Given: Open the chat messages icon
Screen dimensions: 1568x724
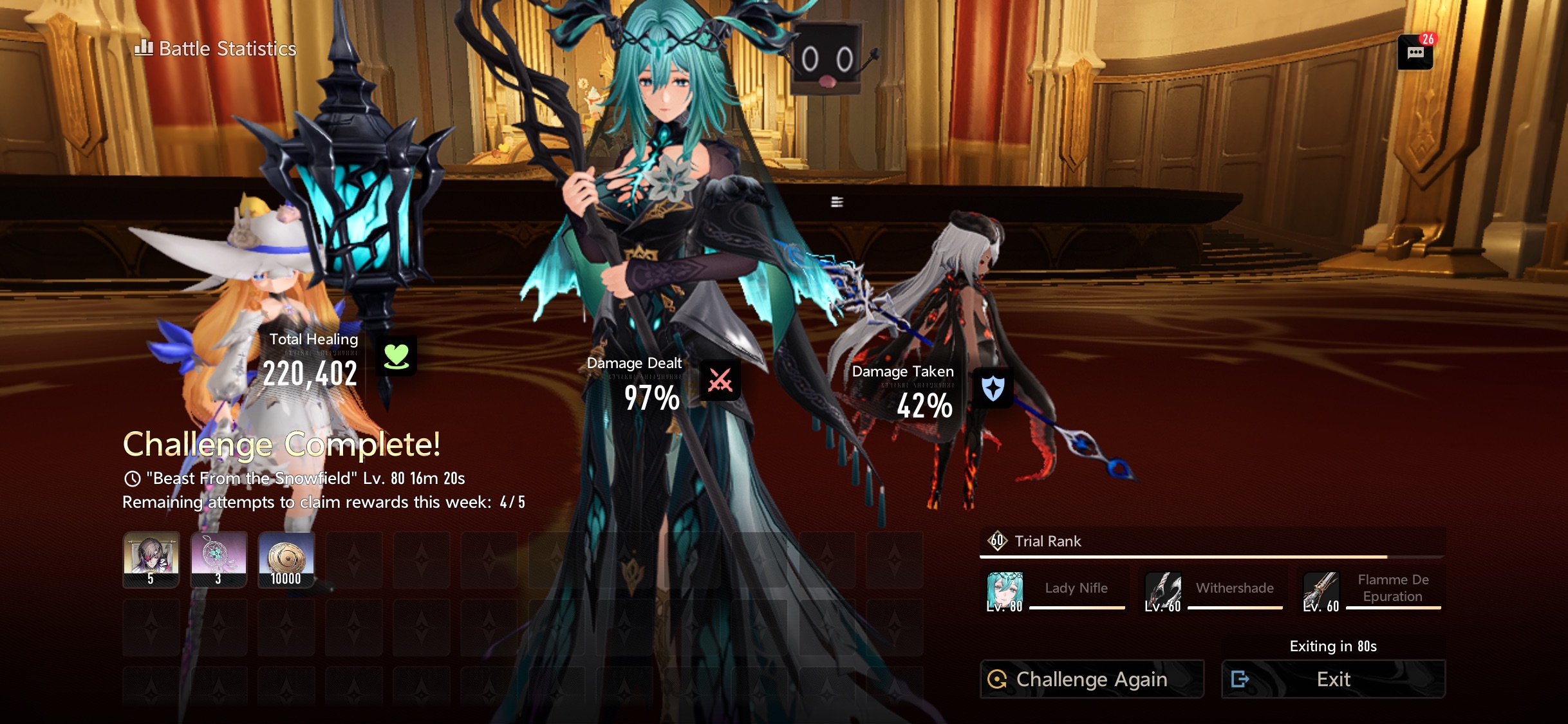Looking at the screenshot, I should pos(1415,53).
